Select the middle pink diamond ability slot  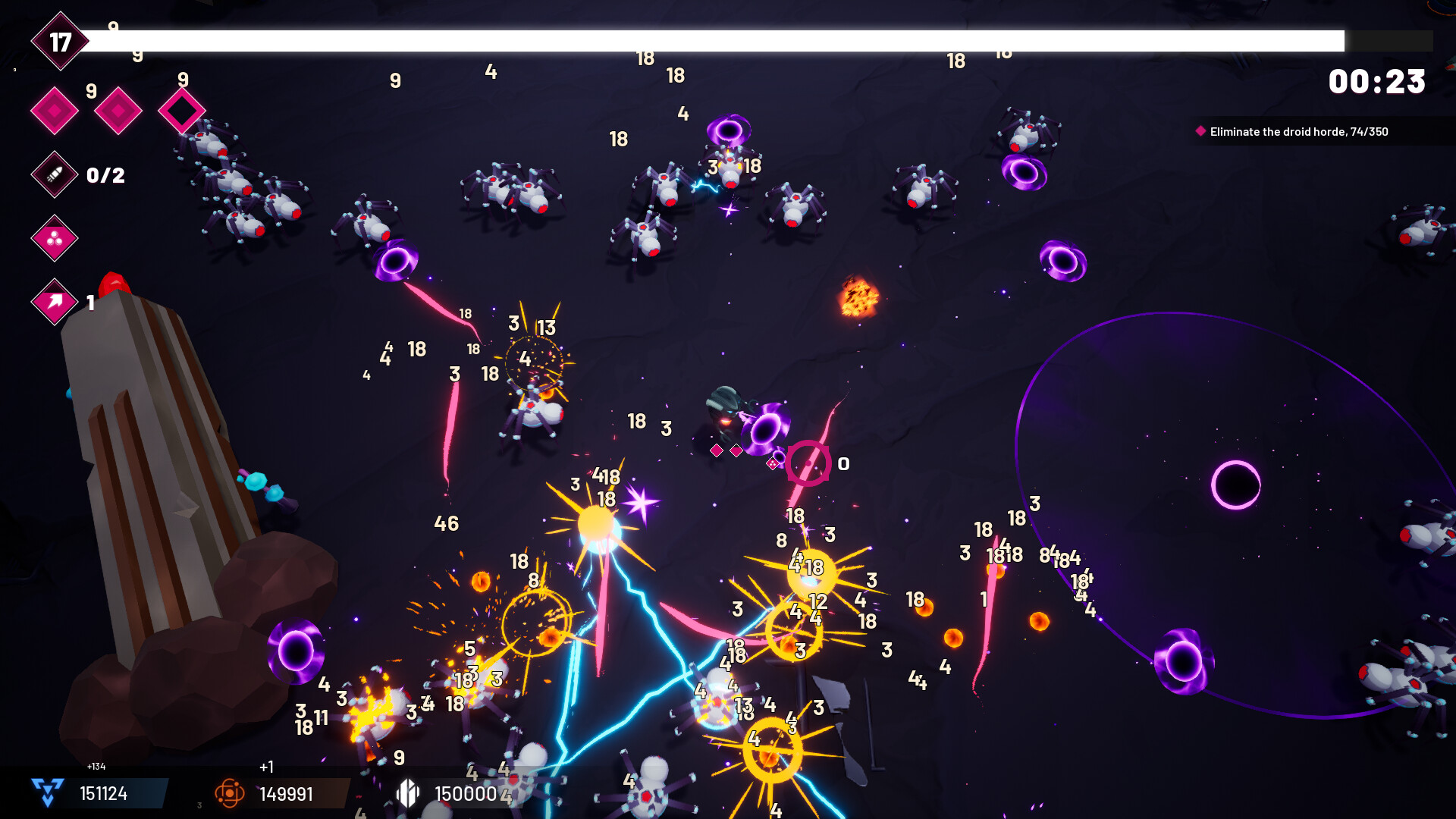[118, 110]
